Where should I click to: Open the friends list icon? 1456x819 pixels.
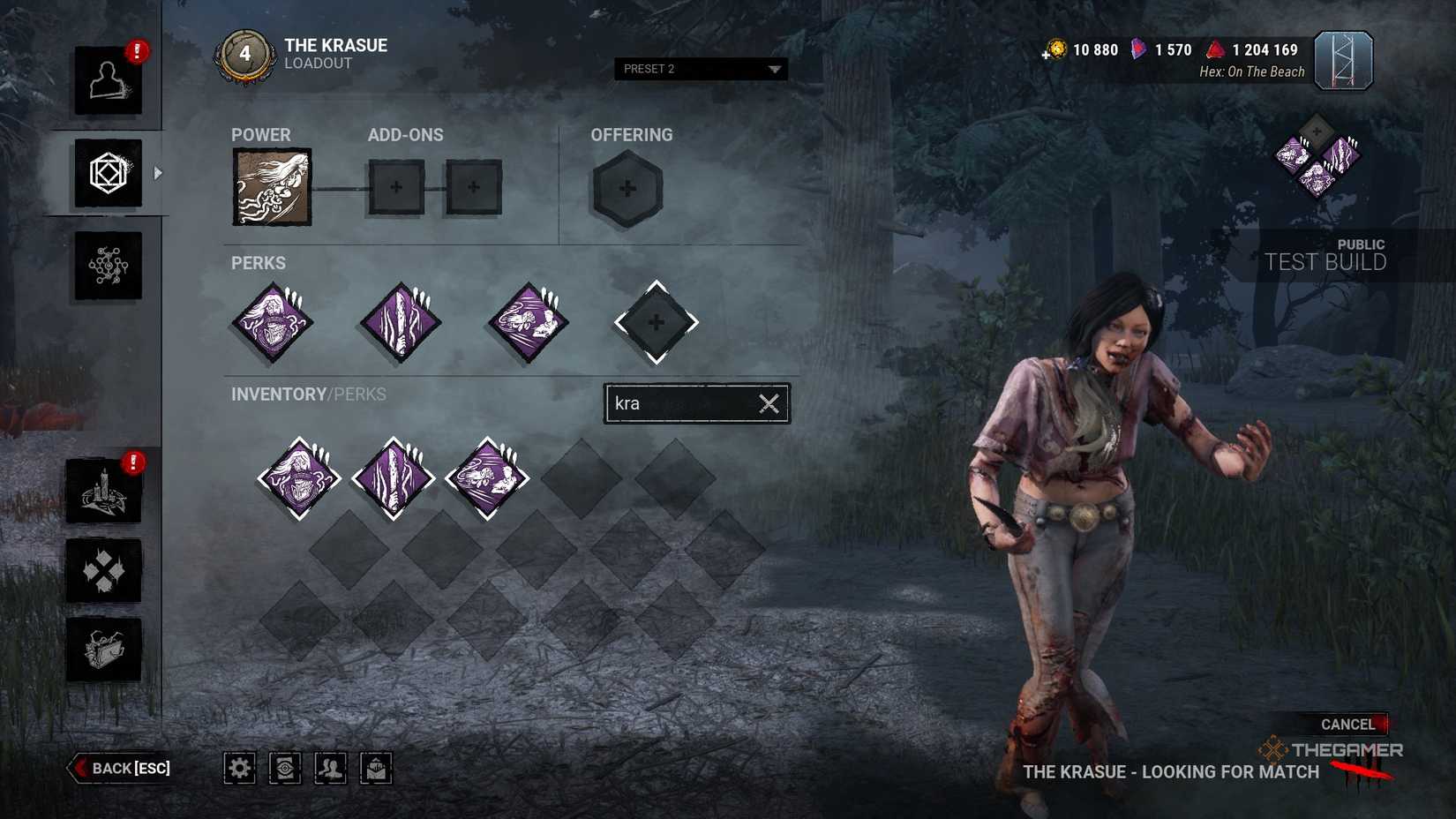pyautogui.click(x=331, y=768)
